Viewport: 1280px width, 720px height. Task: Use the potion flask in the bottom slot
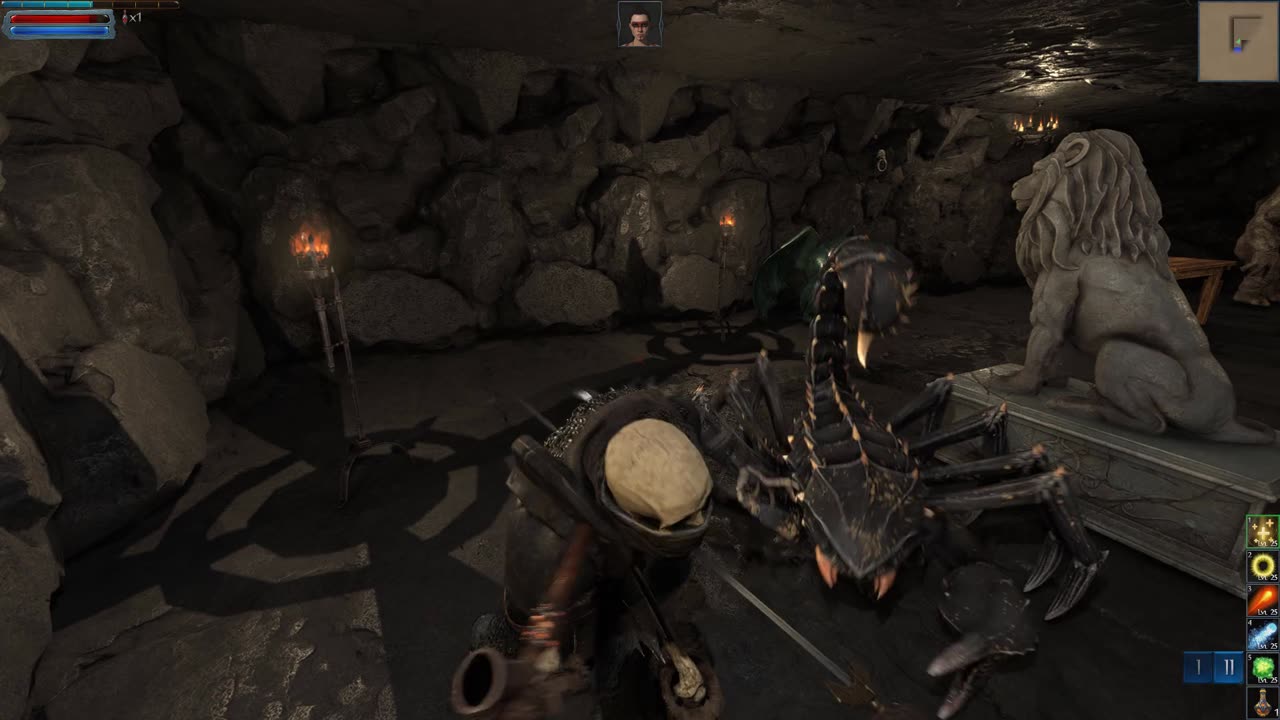[x=1262, y=702]
